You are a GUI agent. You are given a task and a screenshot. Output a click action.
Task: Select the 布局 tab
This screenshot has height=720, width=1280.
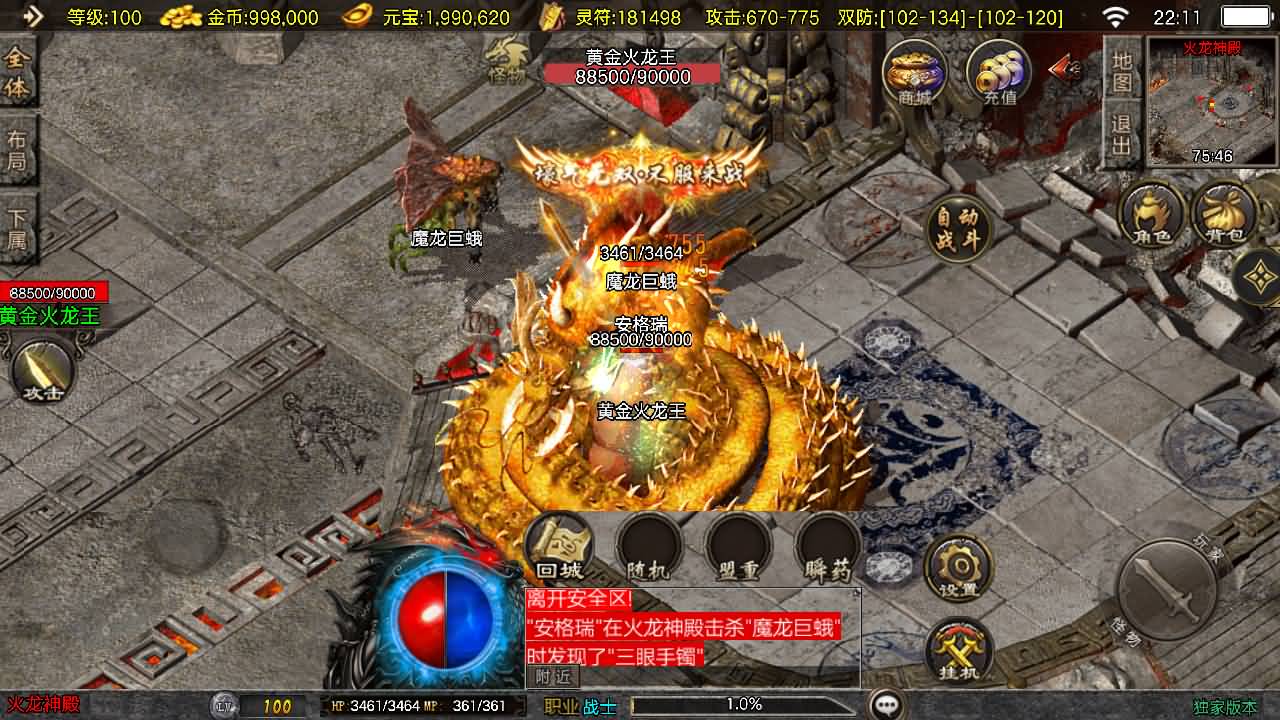17,150
